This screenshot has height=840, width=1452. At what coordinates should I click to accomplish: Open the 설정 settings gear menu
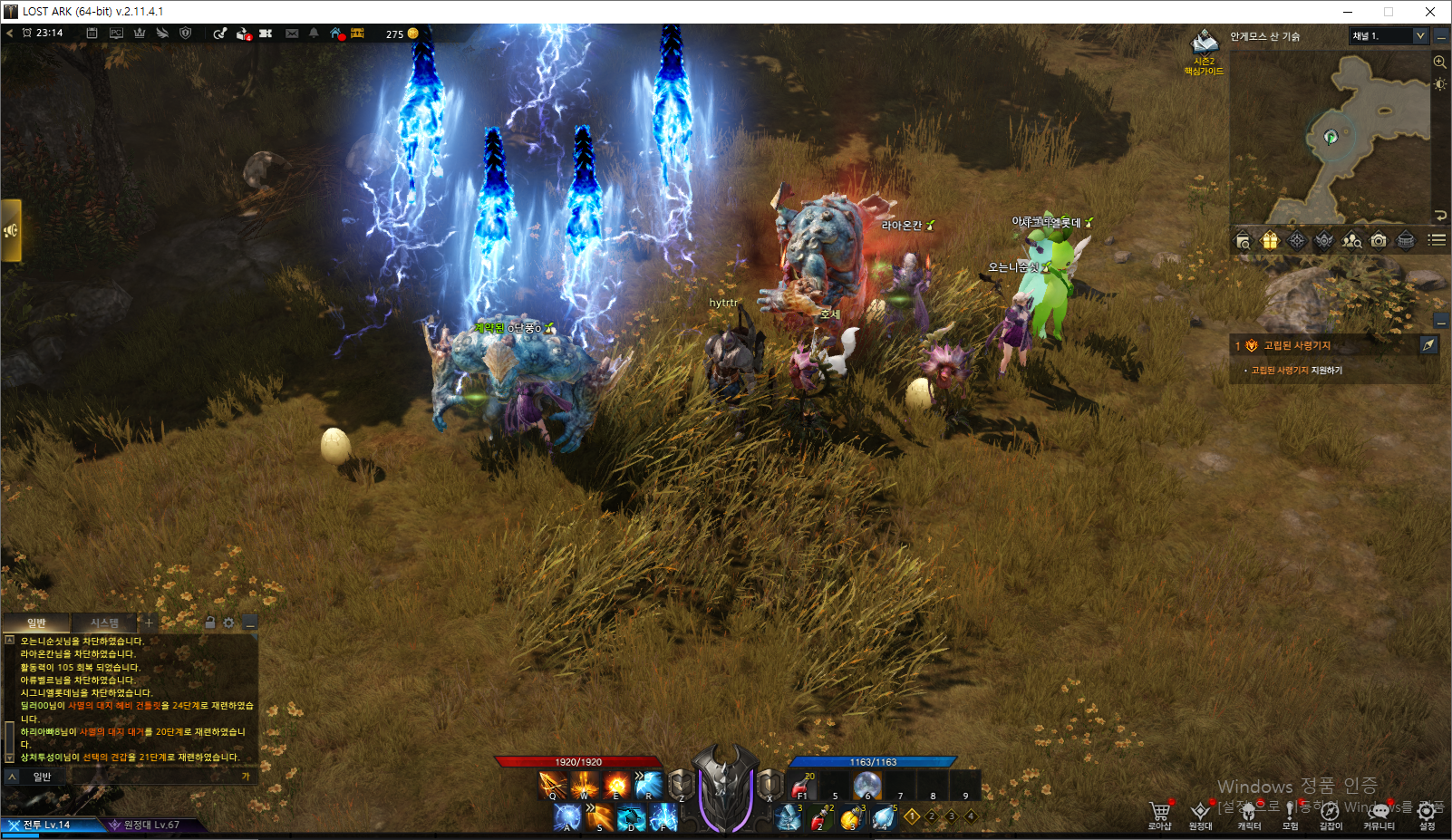[1427, 813]
